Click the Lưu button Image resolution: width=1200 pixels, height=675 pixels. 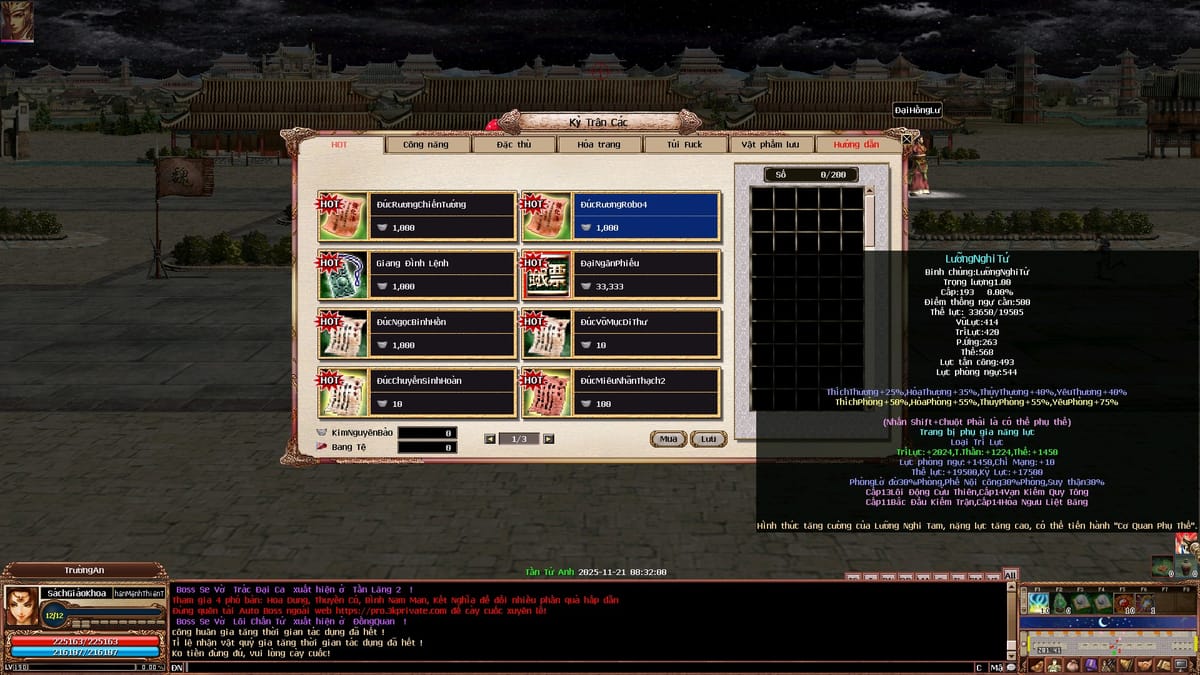(x=708, y=439)
